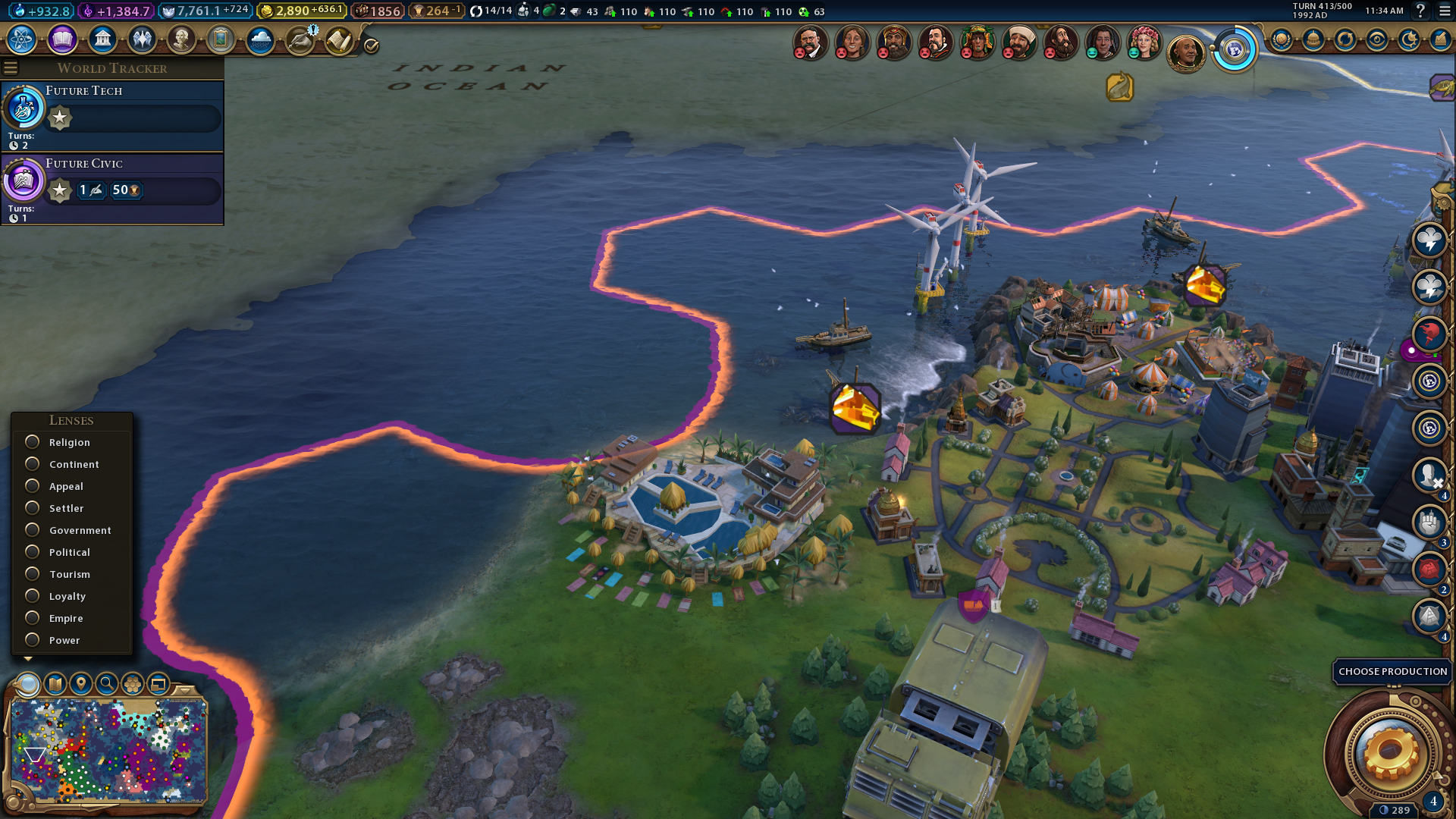Open the Civilopedia question mark help
Viewport: 1456px width, 819px height.
[x=1421, y=11]
